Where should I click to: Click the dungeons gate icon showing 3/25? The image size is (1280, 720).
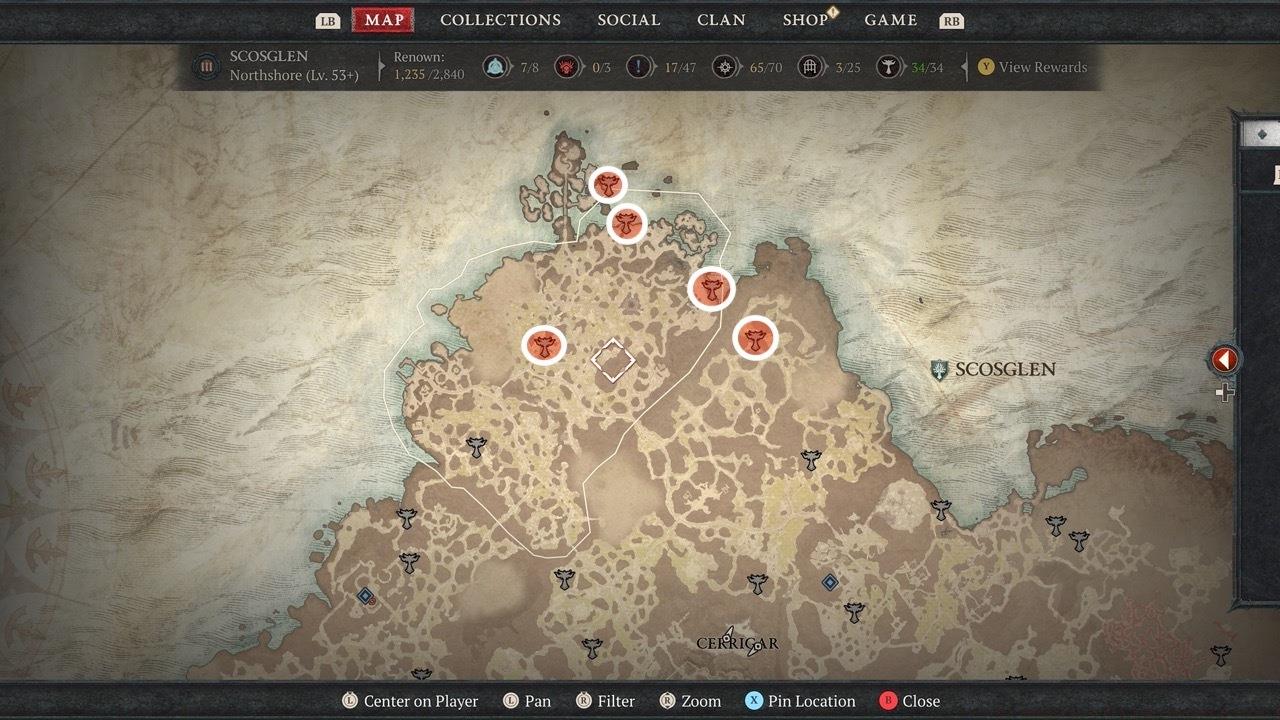coord(809,68)
